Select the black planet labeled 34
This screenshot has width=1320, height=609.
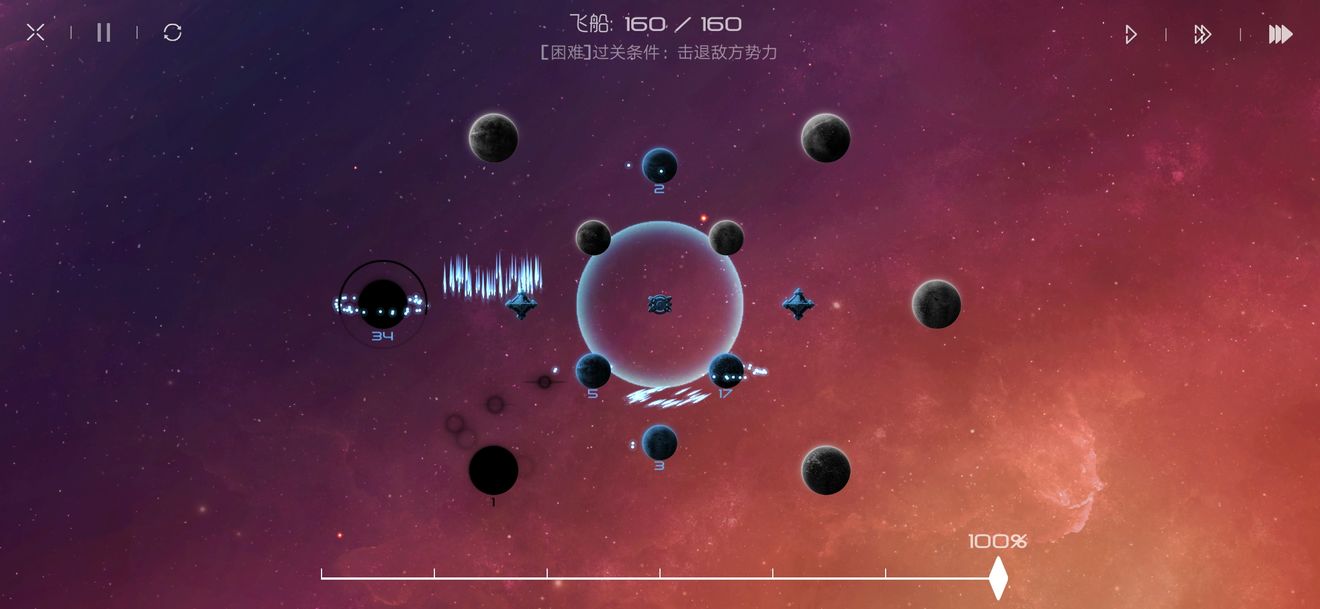point(383,302)
